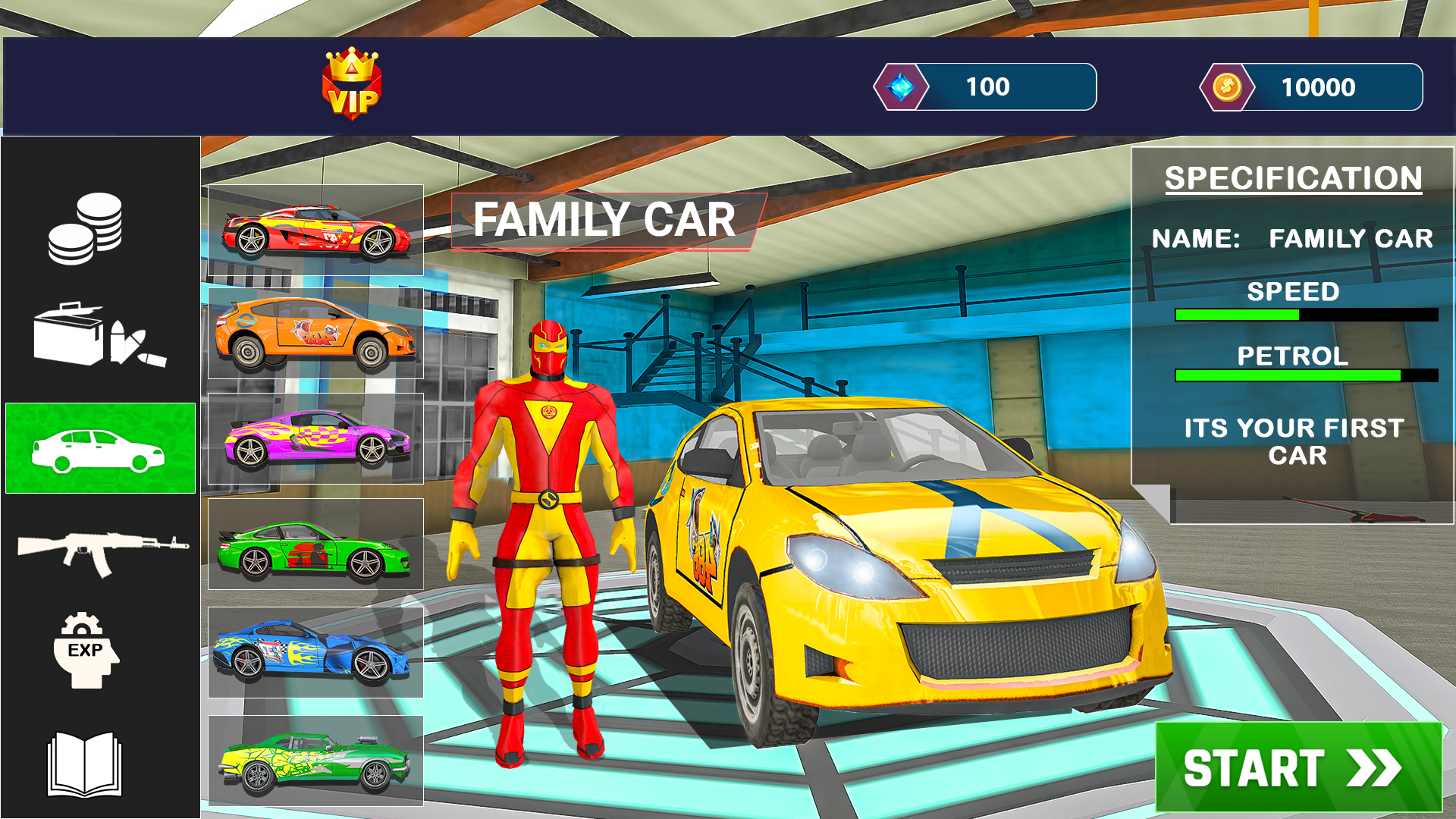Open the VIP crown offer
Image resolution: width=1456 pixels, height=819 pixels.
(x=352, y=84)
